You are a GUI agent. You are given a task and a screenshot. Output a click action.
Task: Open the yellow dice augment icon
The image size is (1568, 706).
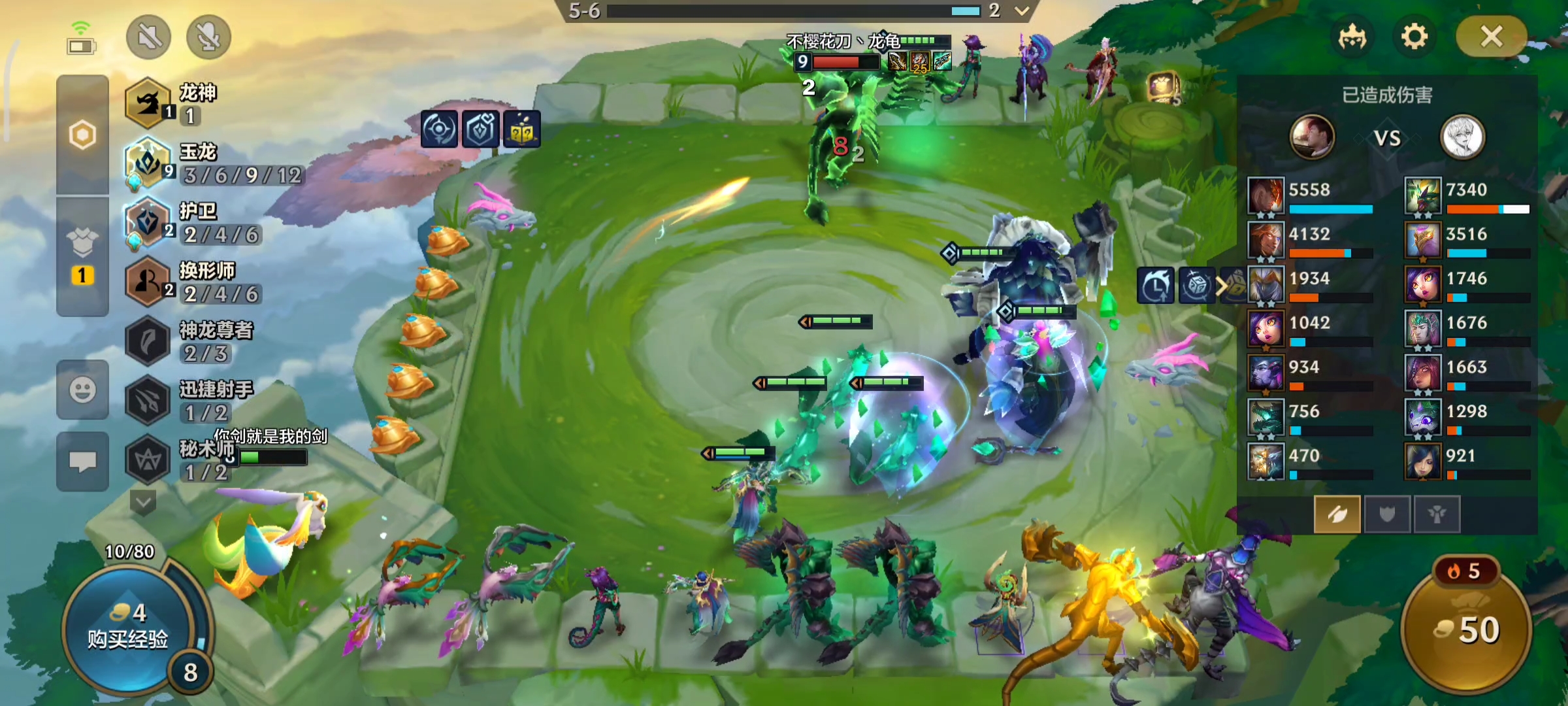pos(521,129)
